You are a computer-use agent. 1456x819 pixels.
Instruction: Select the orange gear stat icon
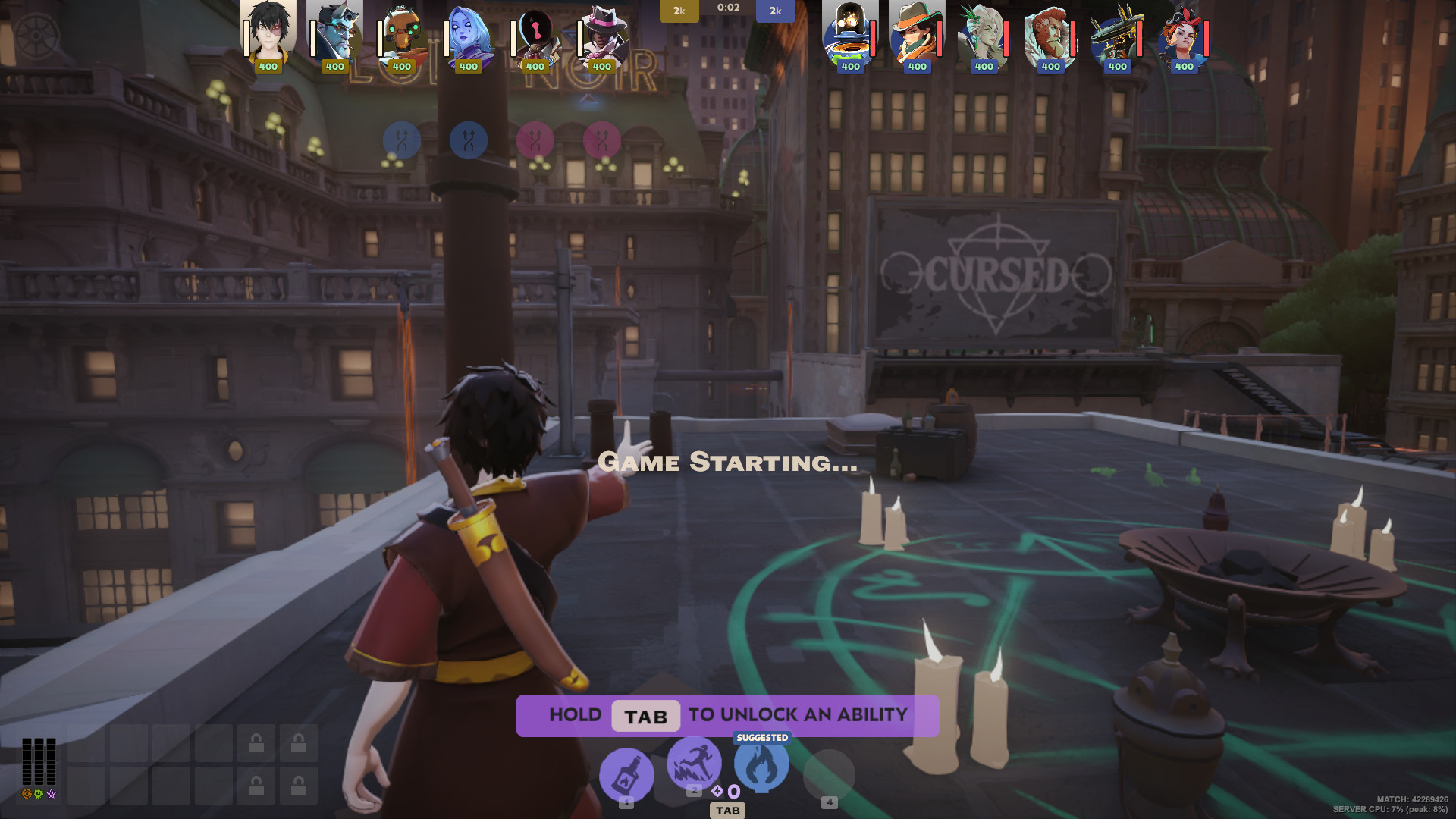(27, 794)
